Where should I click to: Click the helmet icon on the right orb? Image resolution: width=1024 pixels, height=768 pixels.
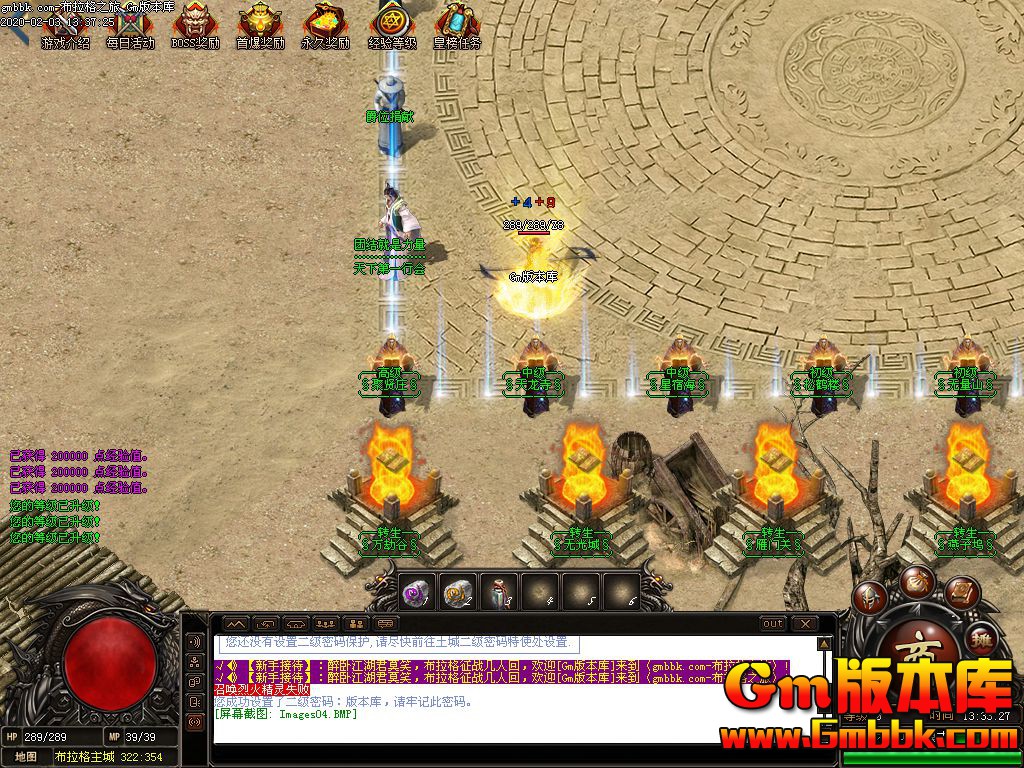867,597
